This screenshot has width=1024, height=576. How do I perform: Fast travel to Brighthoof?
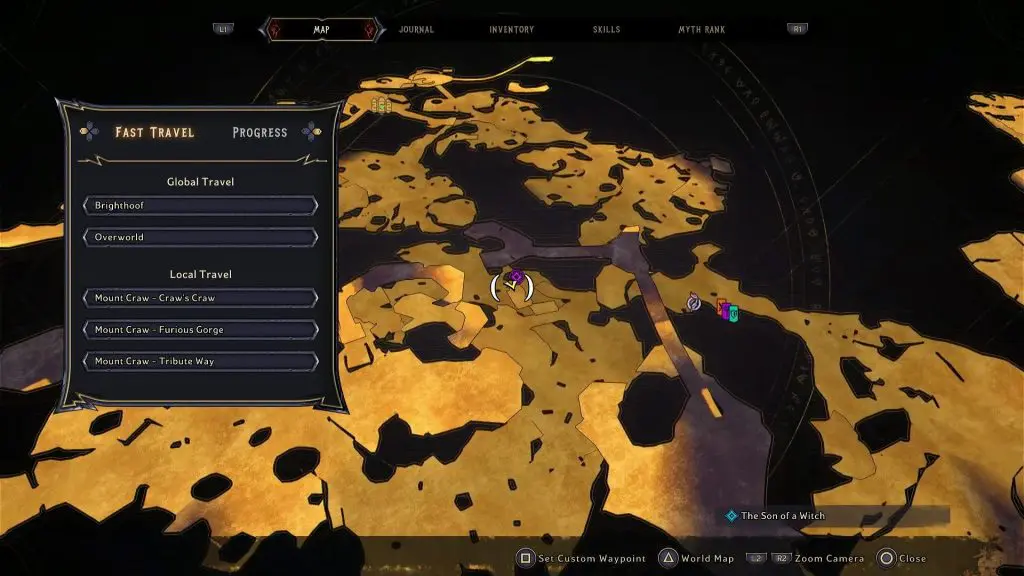click(x=201, y=206)
